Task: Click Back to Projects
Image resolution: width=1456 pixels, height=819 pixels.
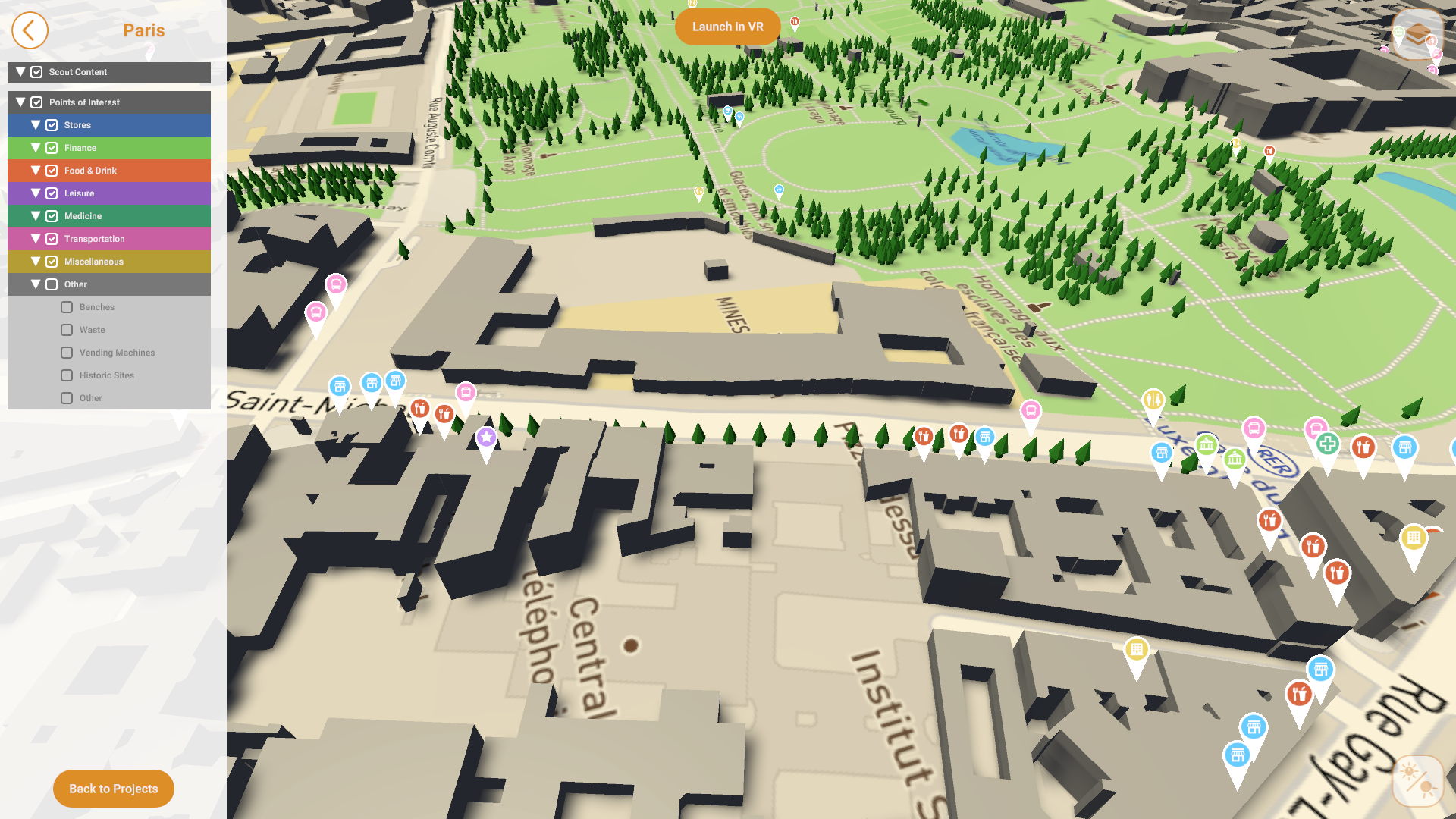Action: point(113,789)
